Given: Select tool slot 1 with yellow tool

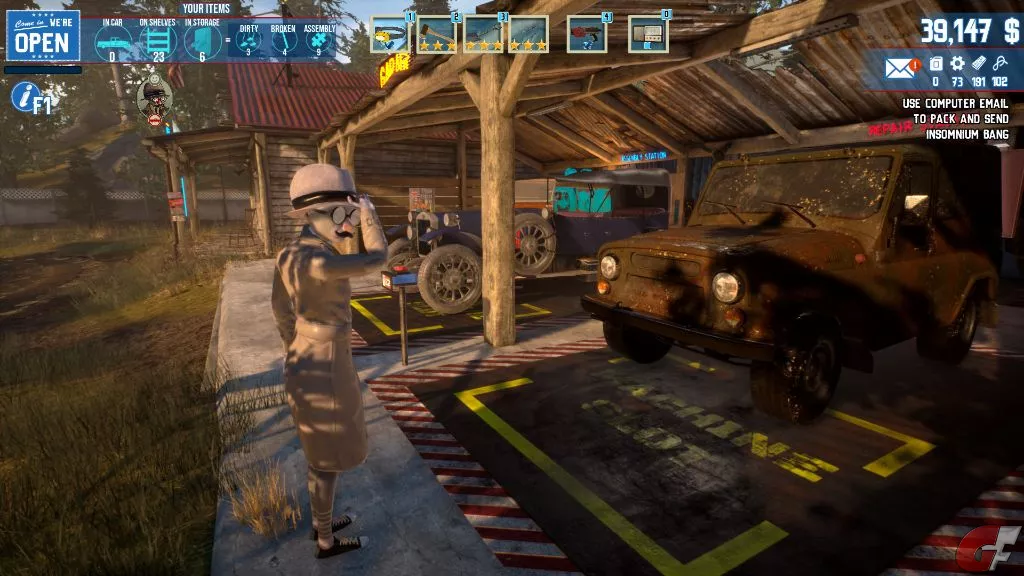Looking at the screenshot, I should click(x=390, y=34).
